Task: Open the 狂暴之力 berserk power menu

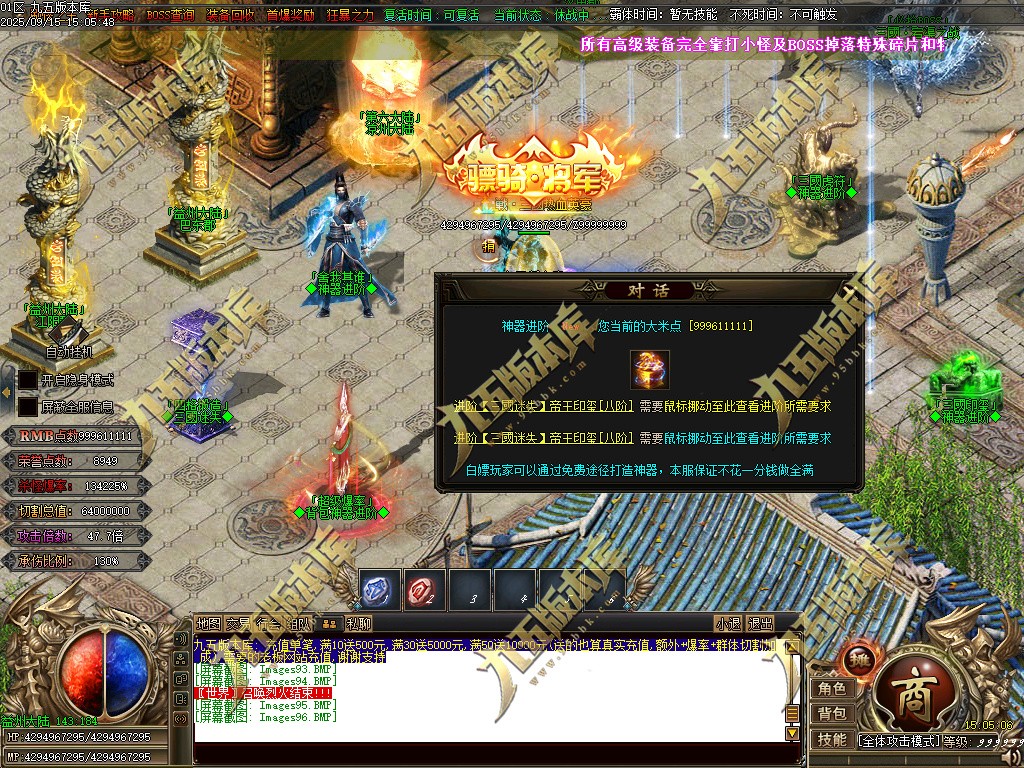Action: click(x=349, y=16)
